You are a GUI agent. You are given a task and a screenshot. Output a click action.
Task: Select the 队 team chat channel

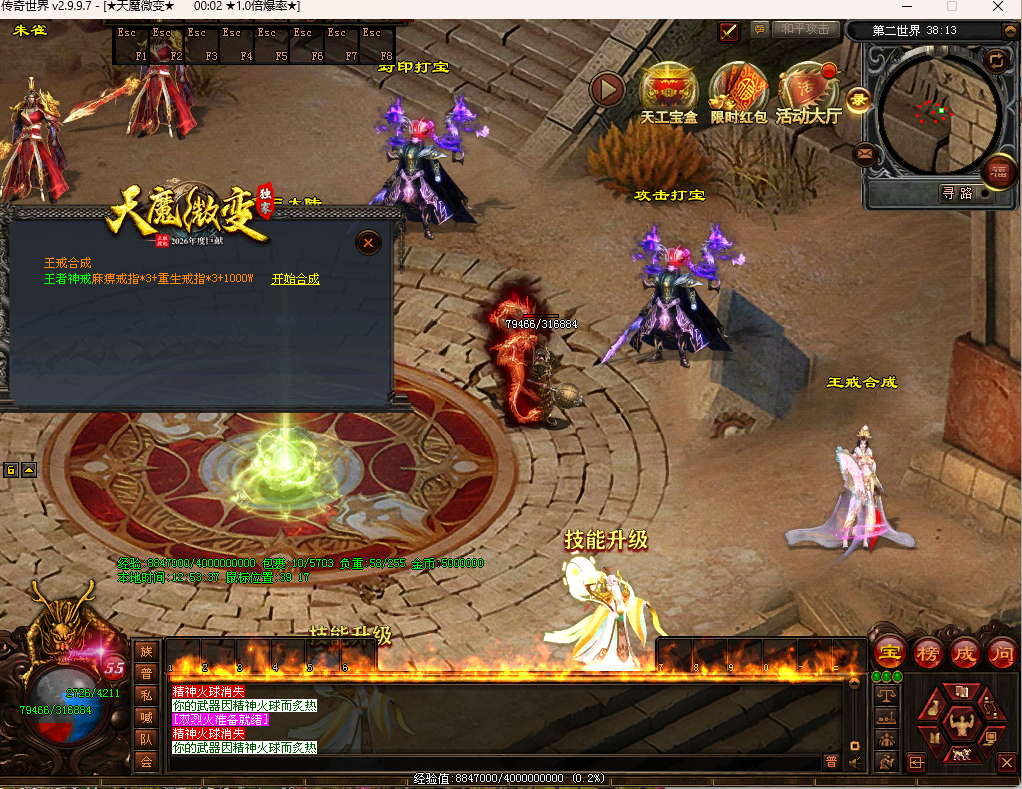(x=146, y=740)
